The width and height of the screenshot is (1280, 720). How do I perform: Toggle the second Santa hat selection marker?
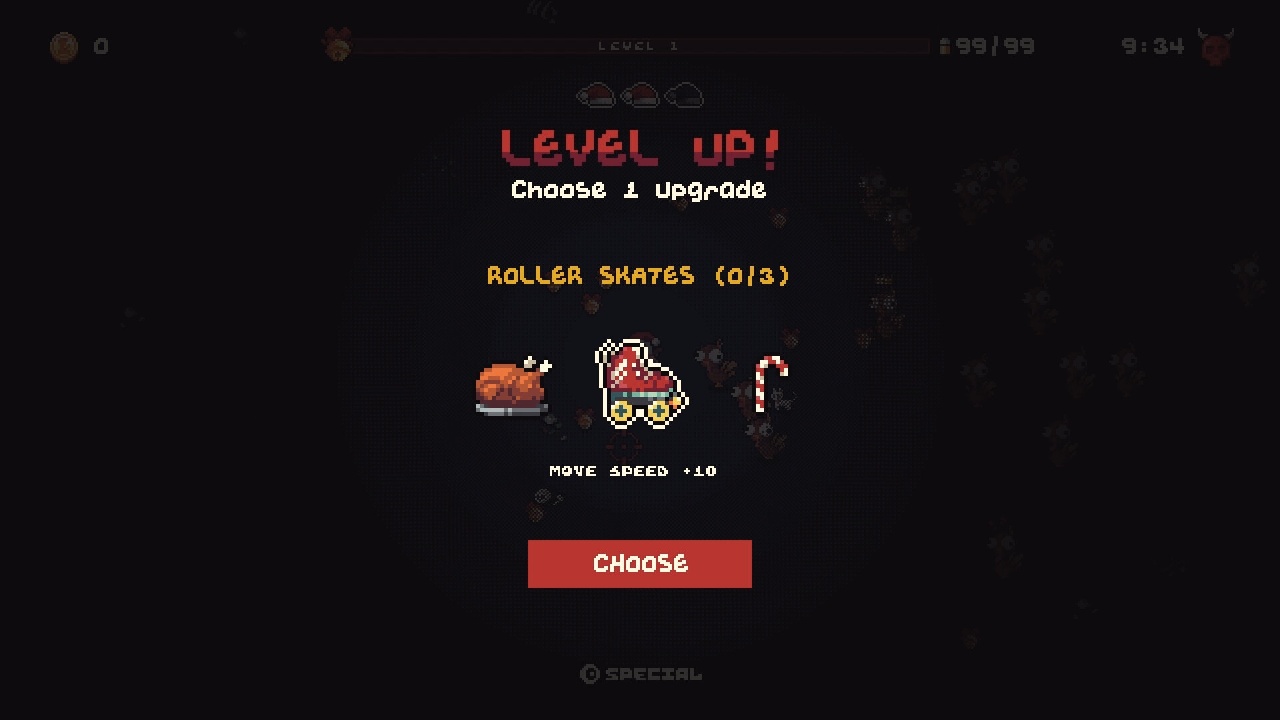point(640,96)
